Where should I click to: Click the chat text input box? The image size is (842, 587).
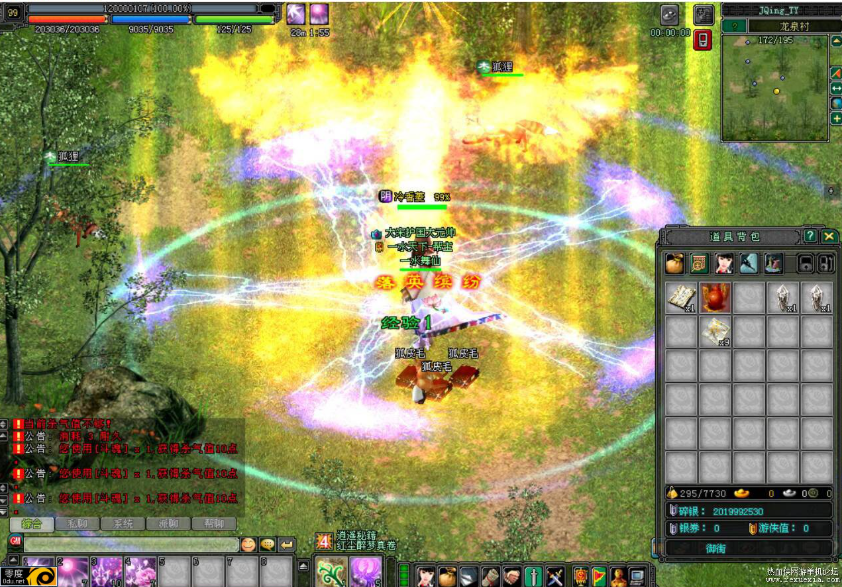point(130,544)
